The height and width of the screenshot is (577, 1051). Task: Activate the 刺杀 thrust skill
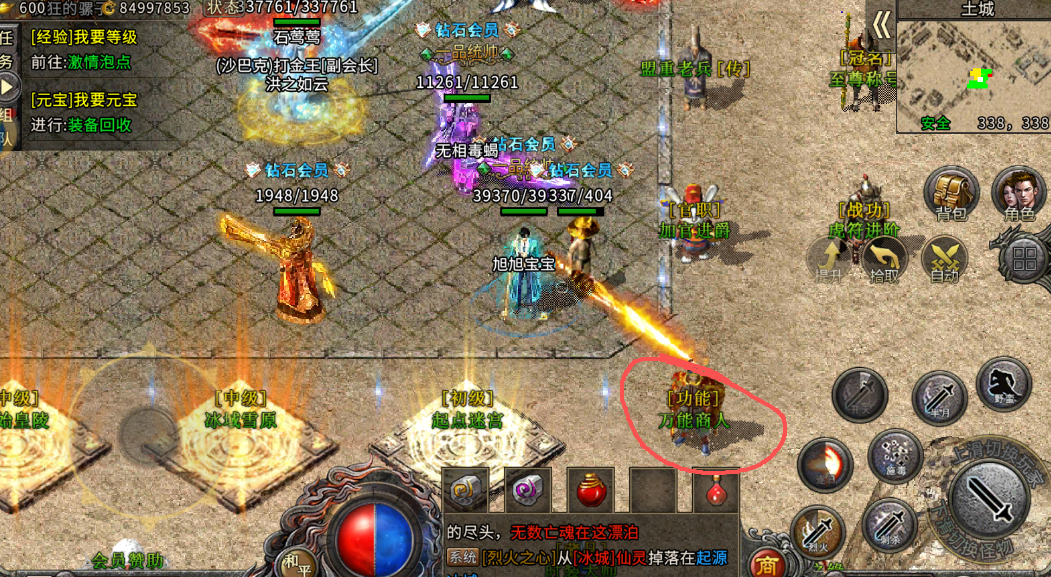tap(889, 525)
